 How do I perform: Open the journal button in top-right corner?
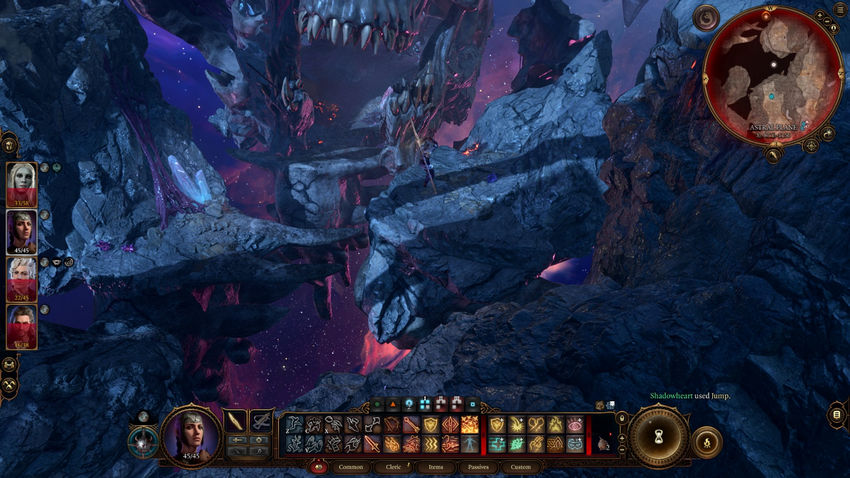840,11
